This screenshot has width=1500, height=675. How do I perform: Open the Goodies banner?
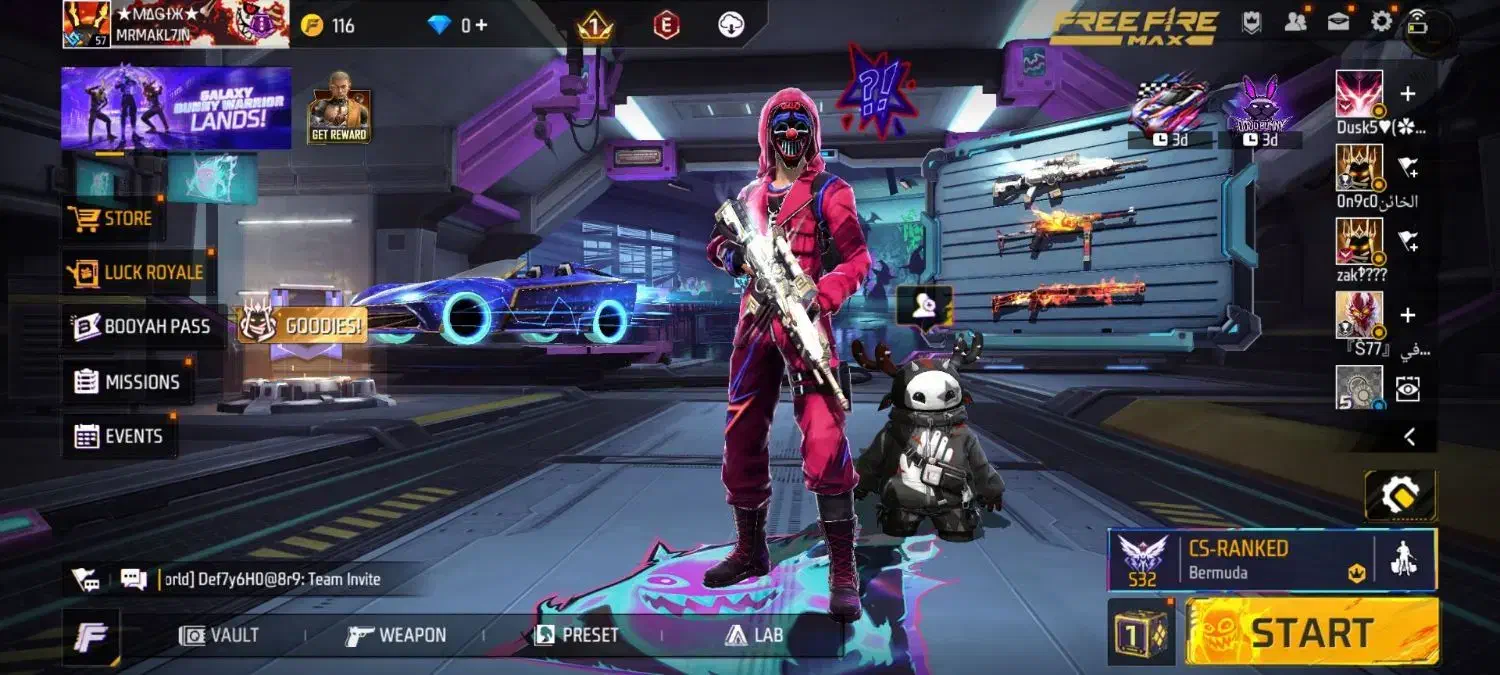click(302, 325)
